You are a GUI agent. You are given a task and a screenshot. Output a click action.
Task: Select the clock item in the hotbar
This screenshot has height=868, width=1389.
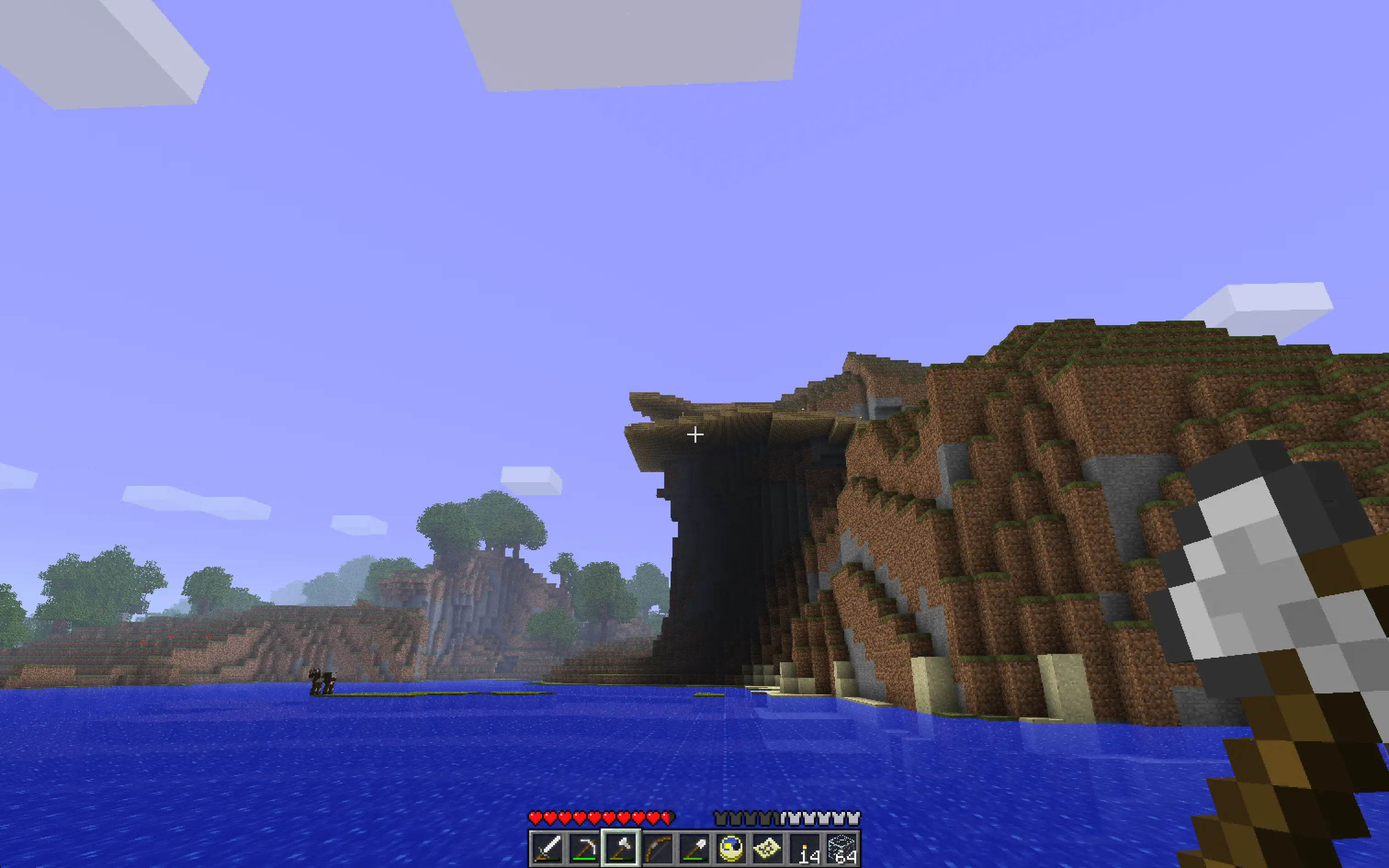(732, 850)
